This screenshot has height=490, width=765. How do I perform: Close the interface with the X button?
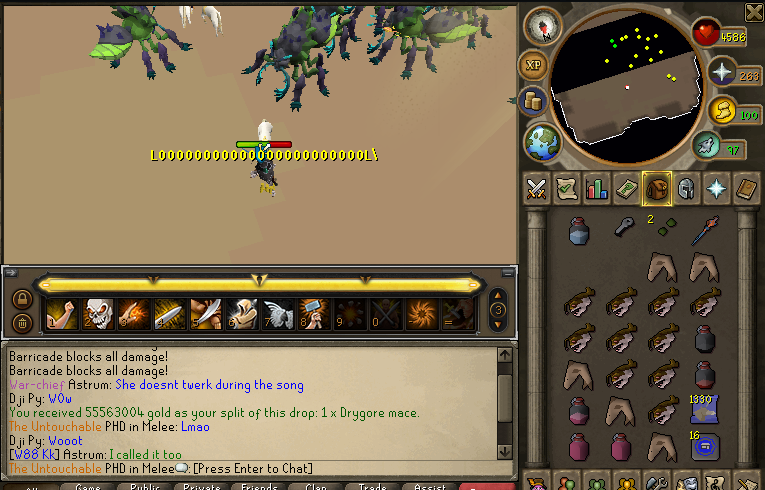coord(754,11)
